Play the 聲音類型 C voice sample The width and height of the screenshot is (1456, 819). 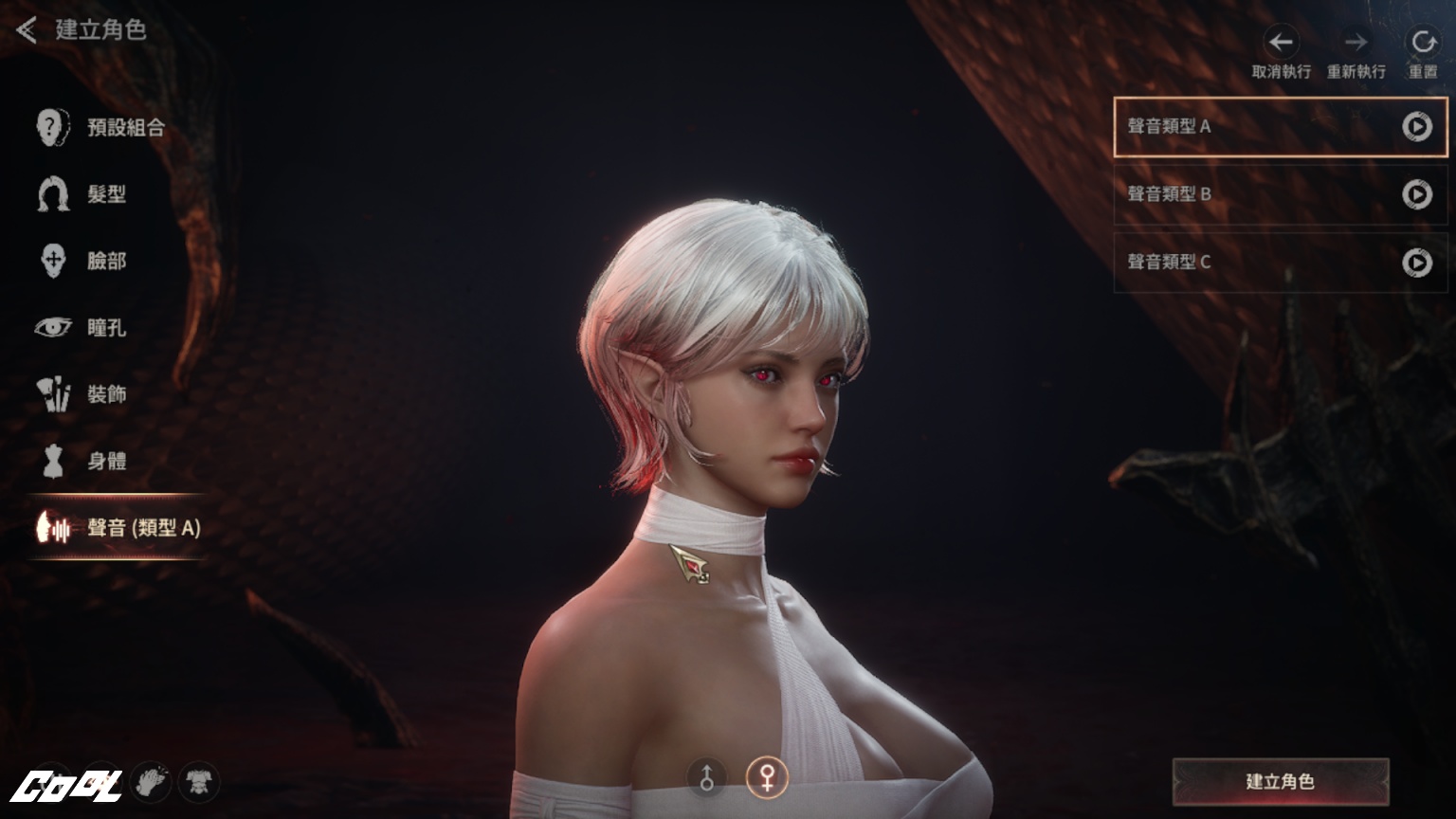click(x=1417, y=262)
